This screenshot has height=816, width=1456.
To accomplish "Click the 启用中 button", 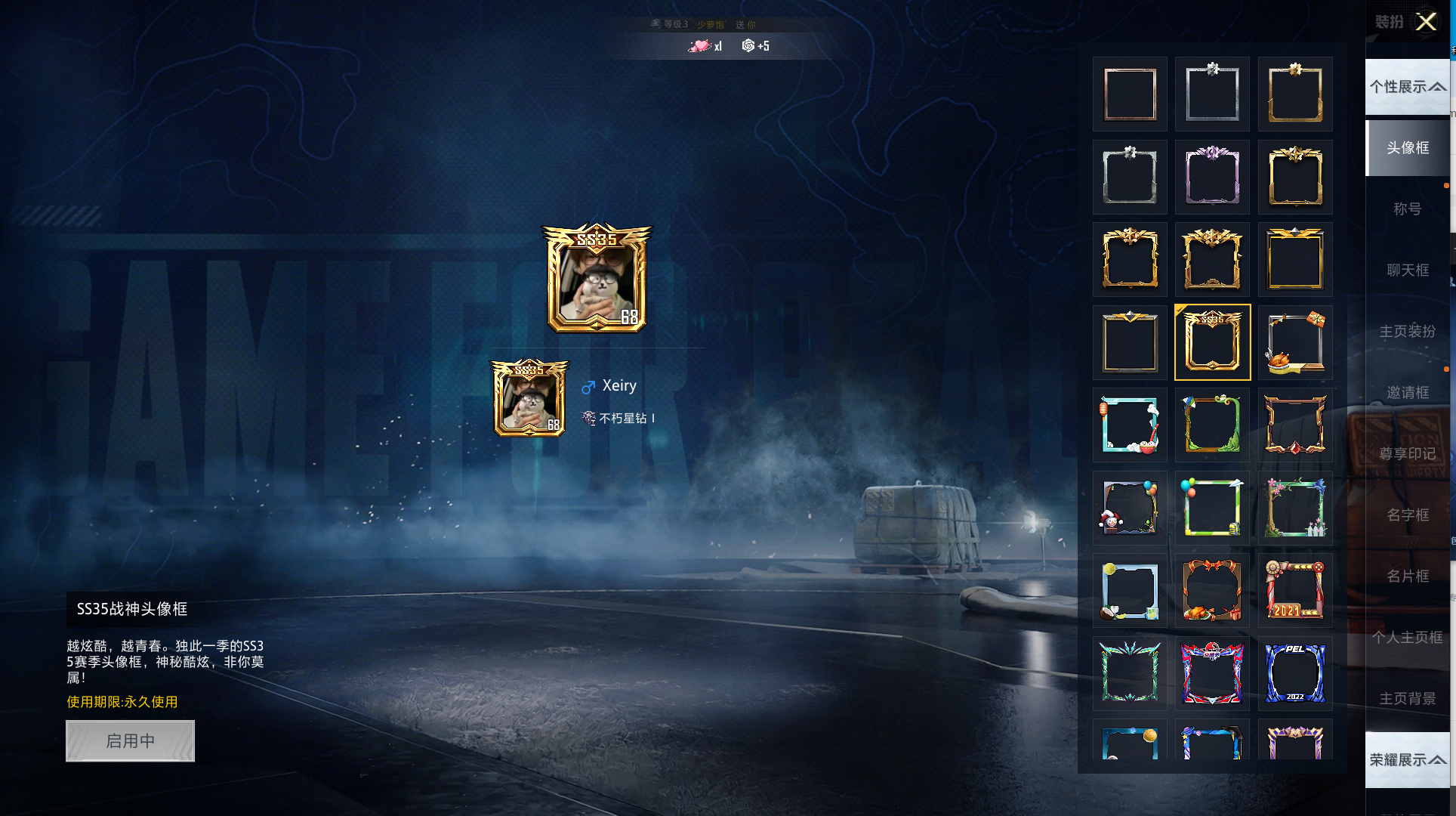I will 130,740.
